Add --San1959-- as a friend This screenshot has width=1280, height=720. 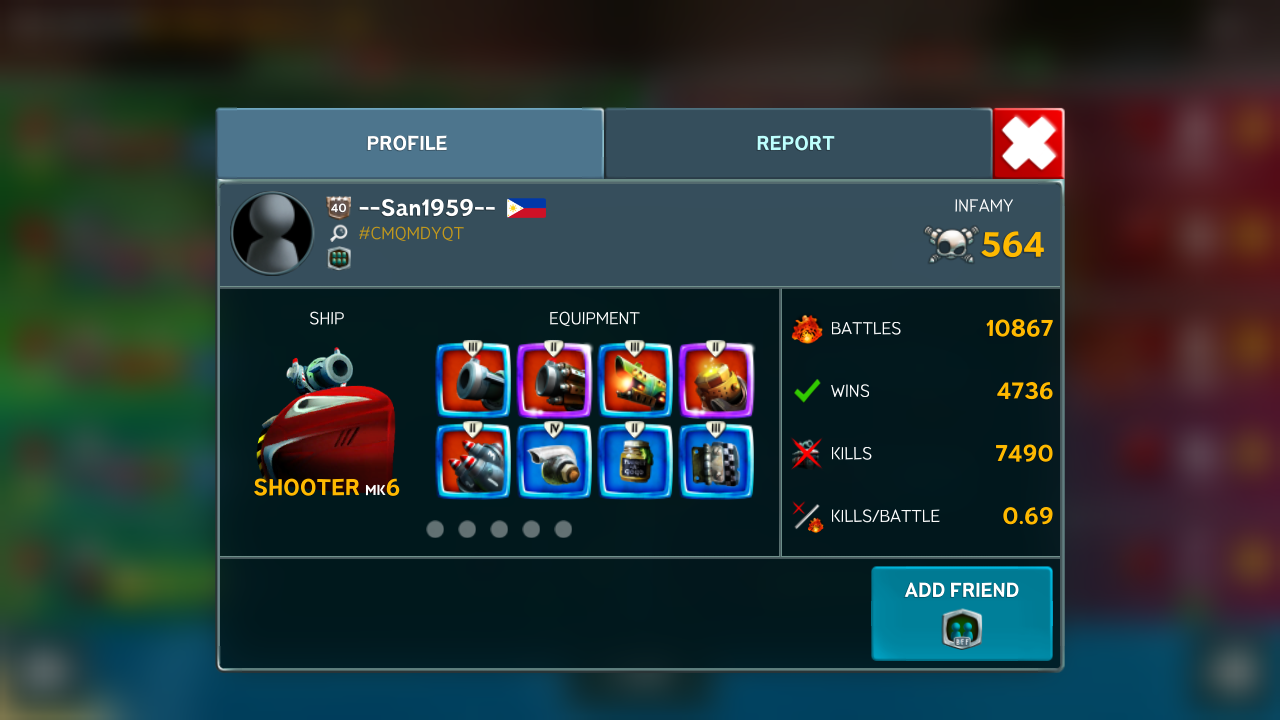[961, 613]
